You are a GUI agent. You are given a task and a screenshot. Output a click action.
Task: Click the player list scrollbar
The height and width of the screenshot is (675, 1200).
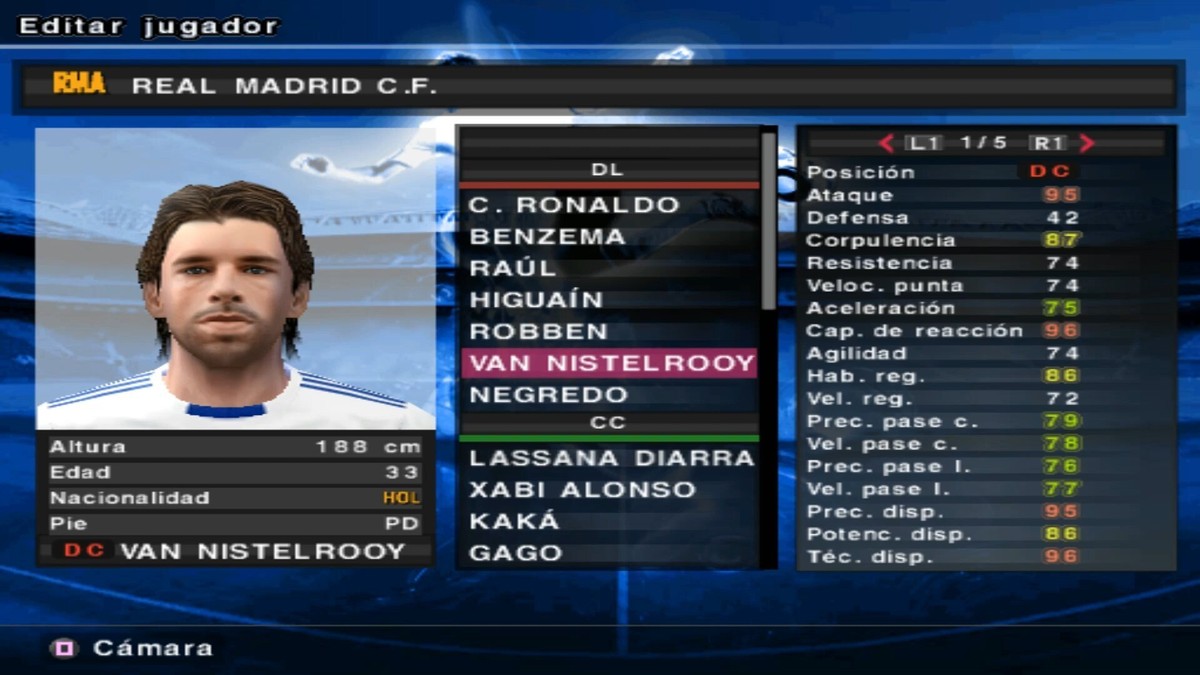(x=768, y=220)
